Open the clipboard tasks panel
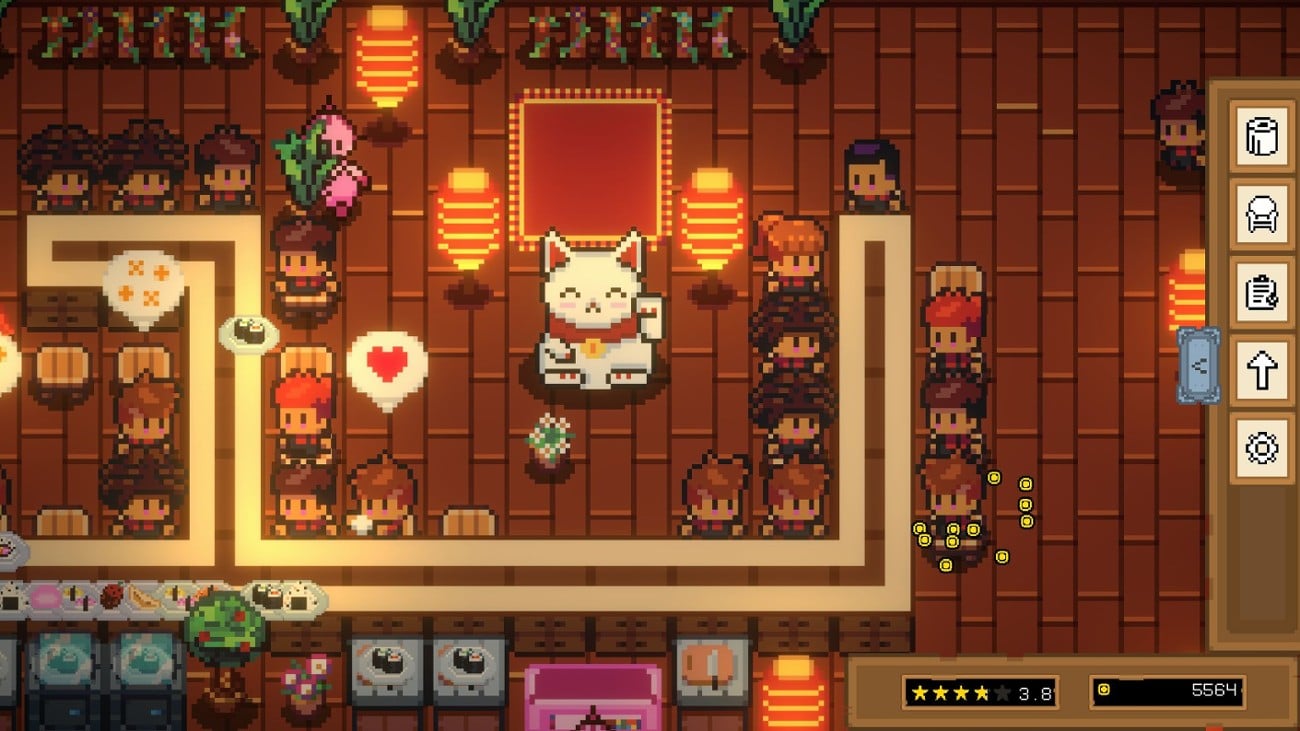1300x731 pixels. (x=1262, y=293)
